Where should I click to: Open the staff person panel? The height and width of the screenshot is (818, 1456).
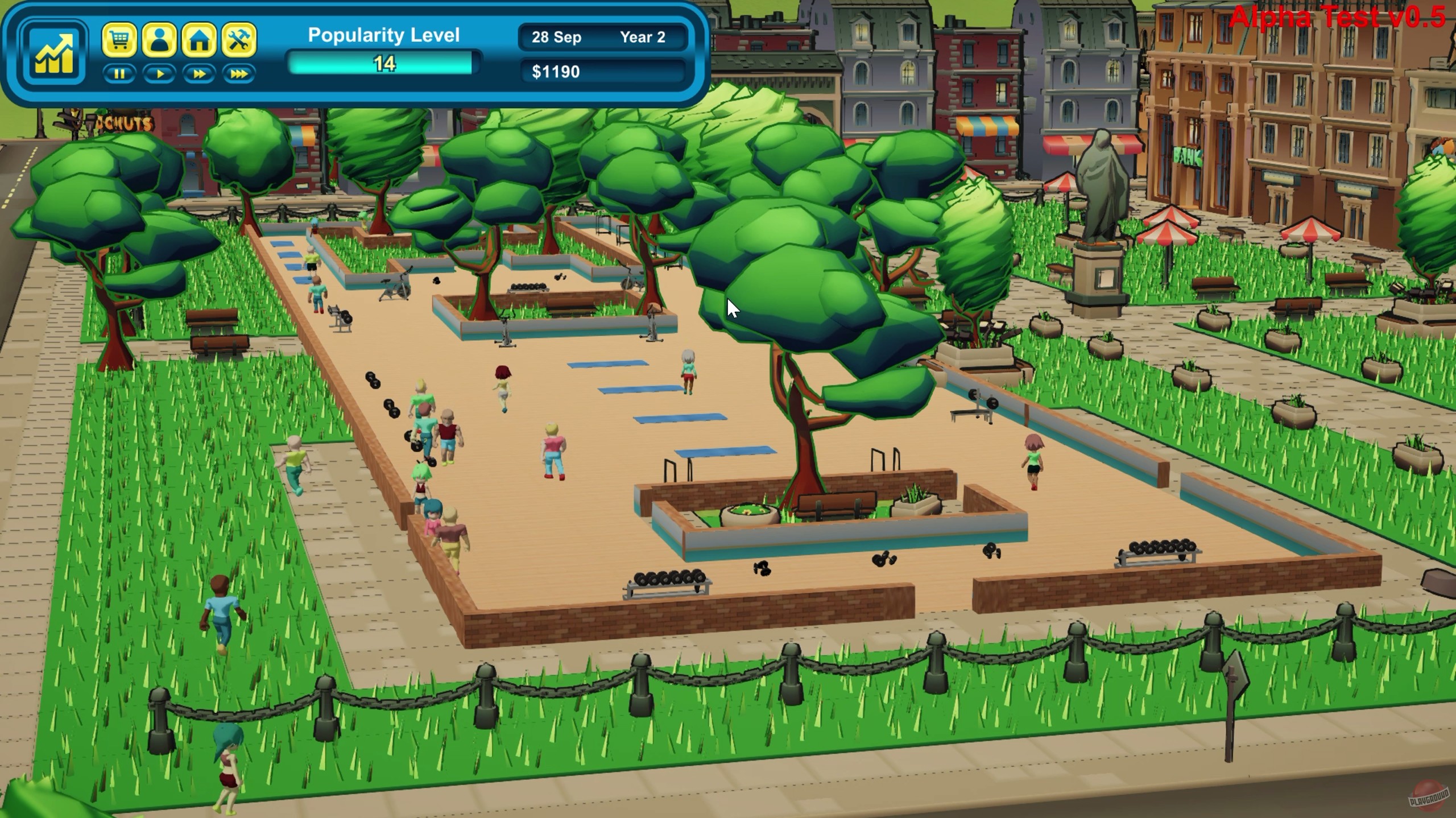pyautogui.click(x=159, y=39)
